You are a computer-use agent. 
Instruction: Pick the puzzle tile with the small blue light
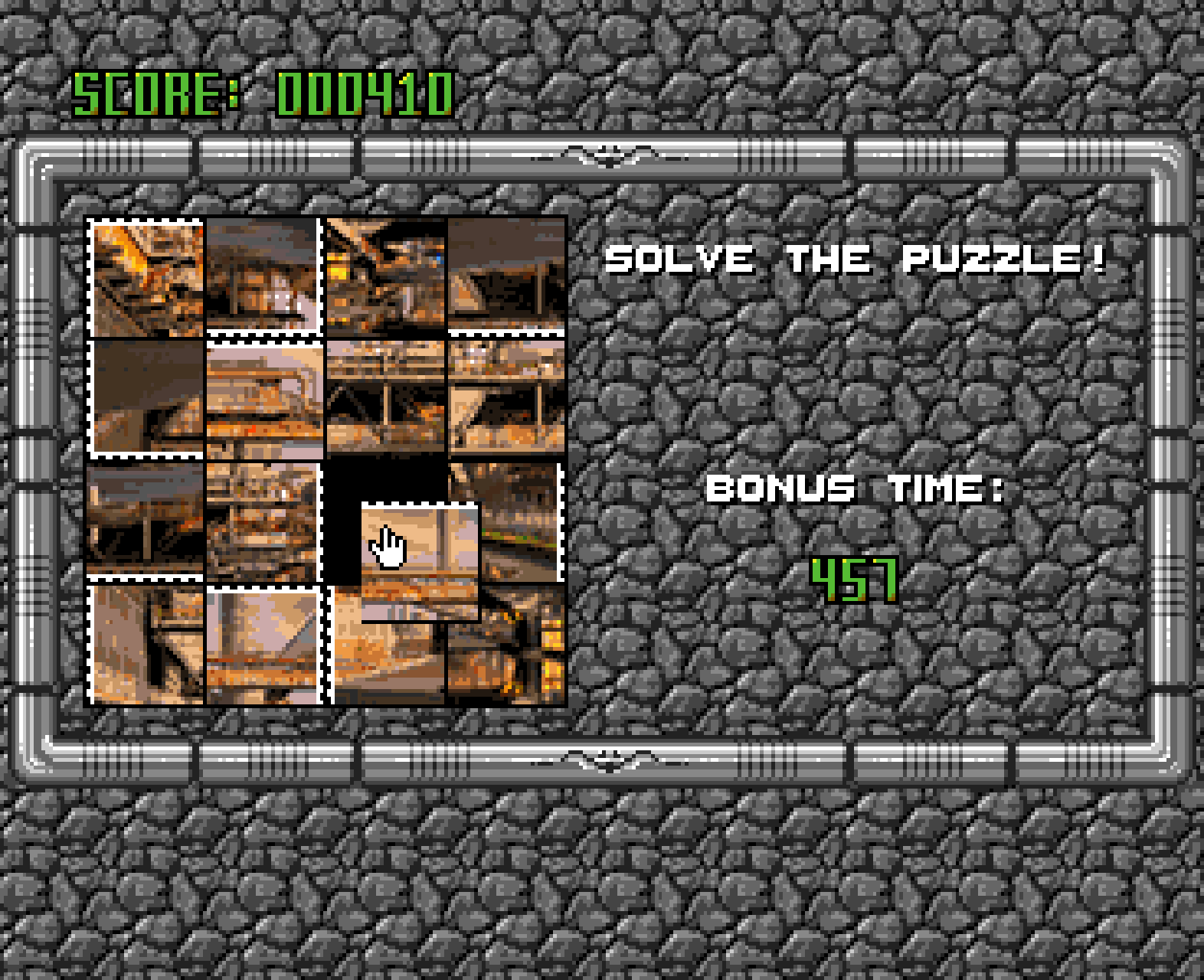click(x=385, y=276)
